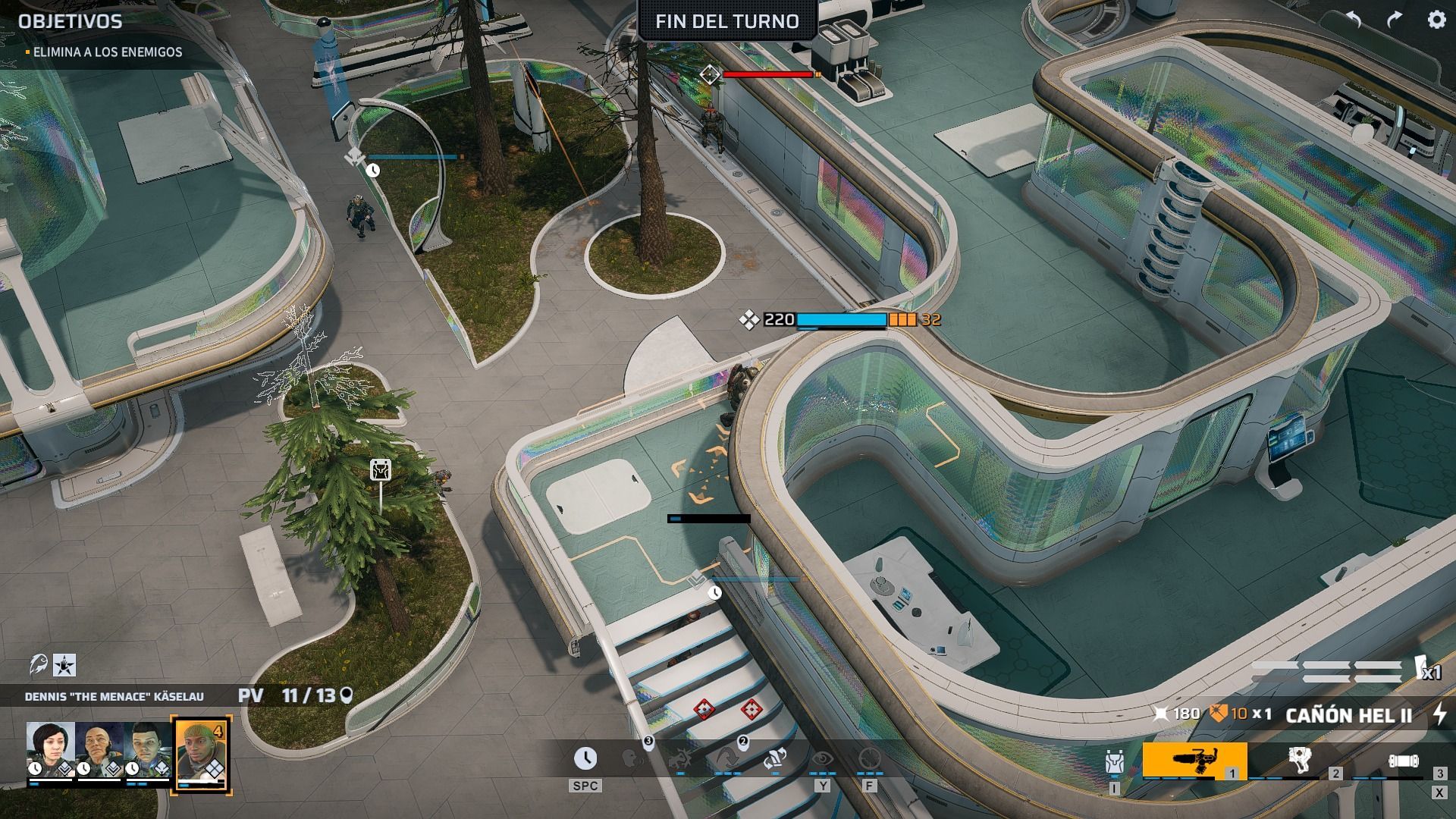
Task: Choose the dark-haired third soldier portrait
Action: pos(148,749)
